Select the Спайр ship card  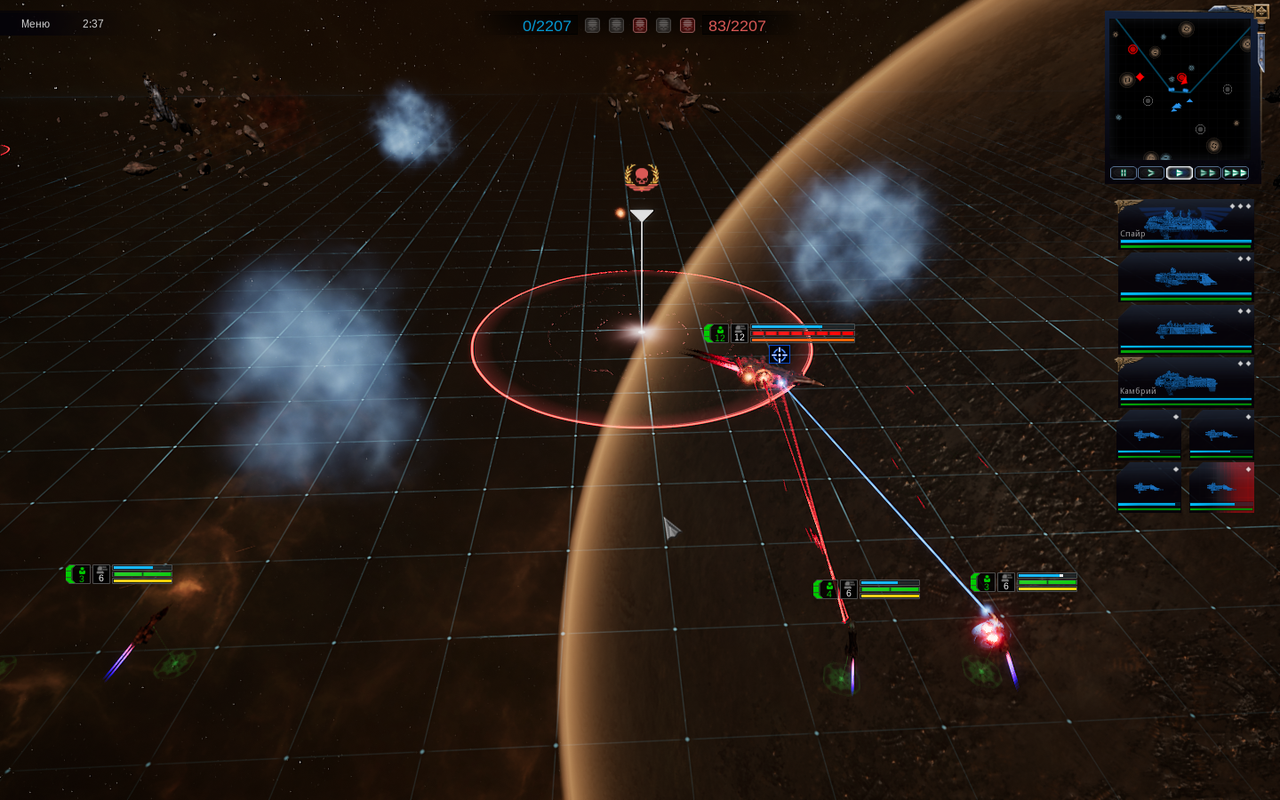1185,224
